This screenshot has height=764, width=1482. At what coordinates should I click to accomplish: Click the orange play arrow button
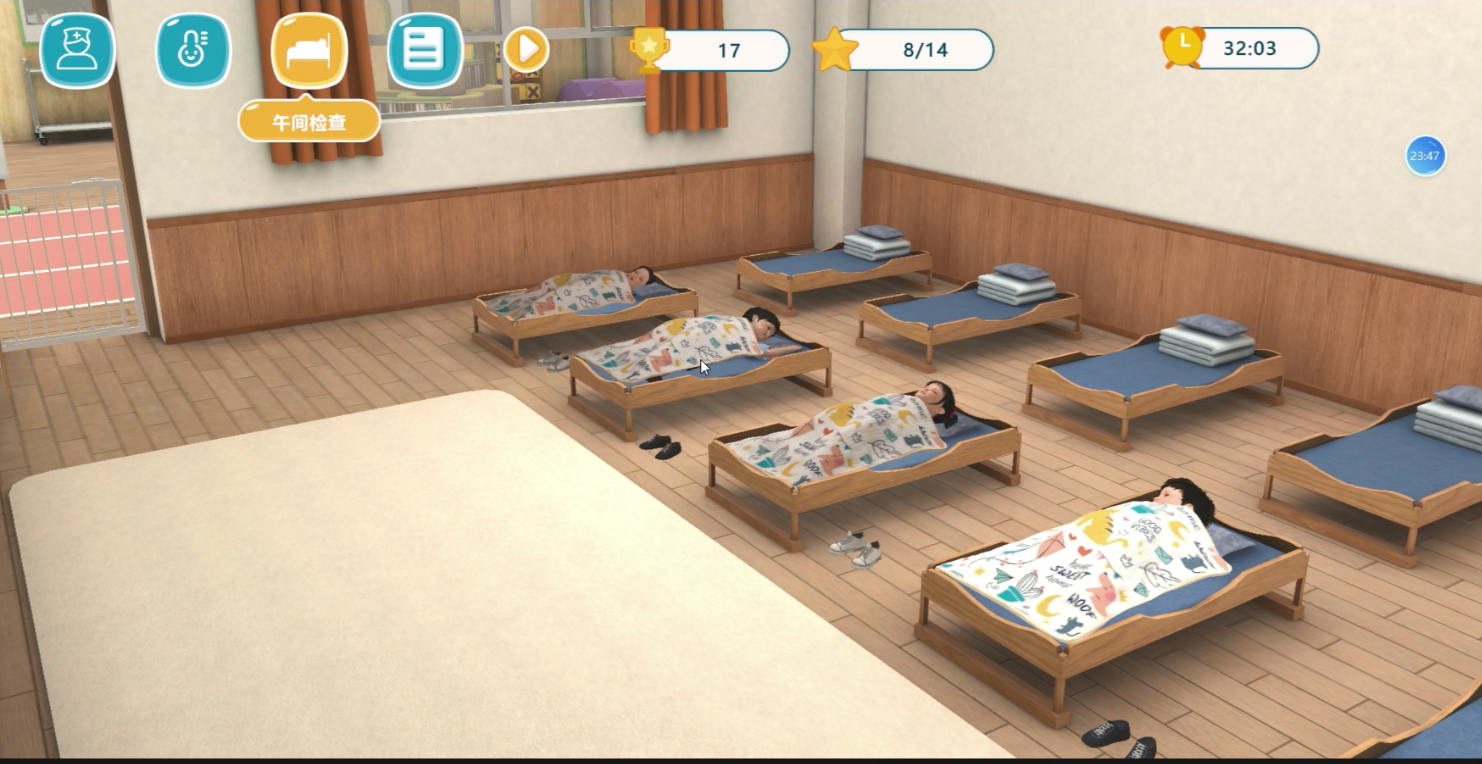(x=526, y=49)
